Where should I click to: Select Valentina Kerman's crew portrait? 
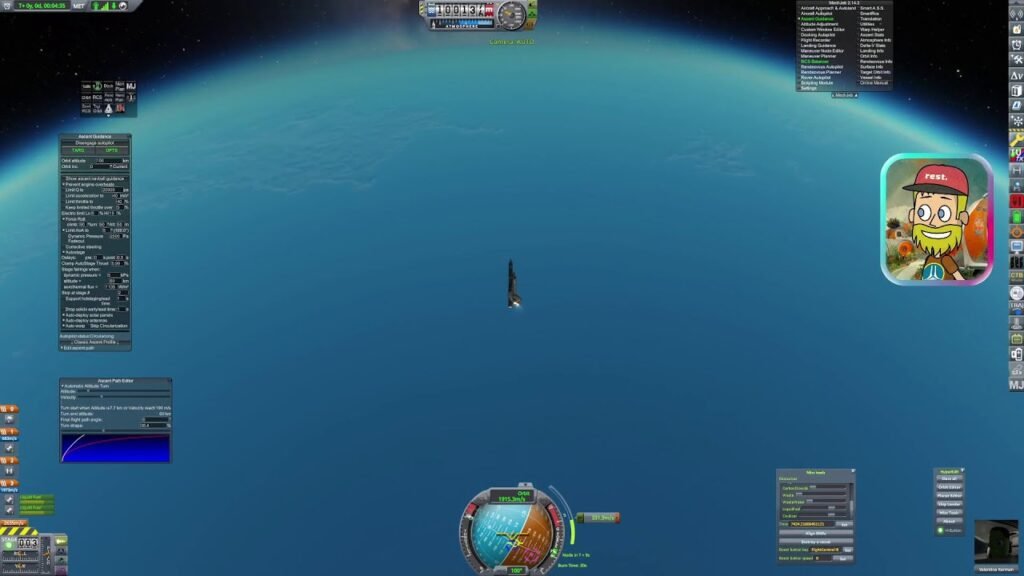[x=996, y=542]
